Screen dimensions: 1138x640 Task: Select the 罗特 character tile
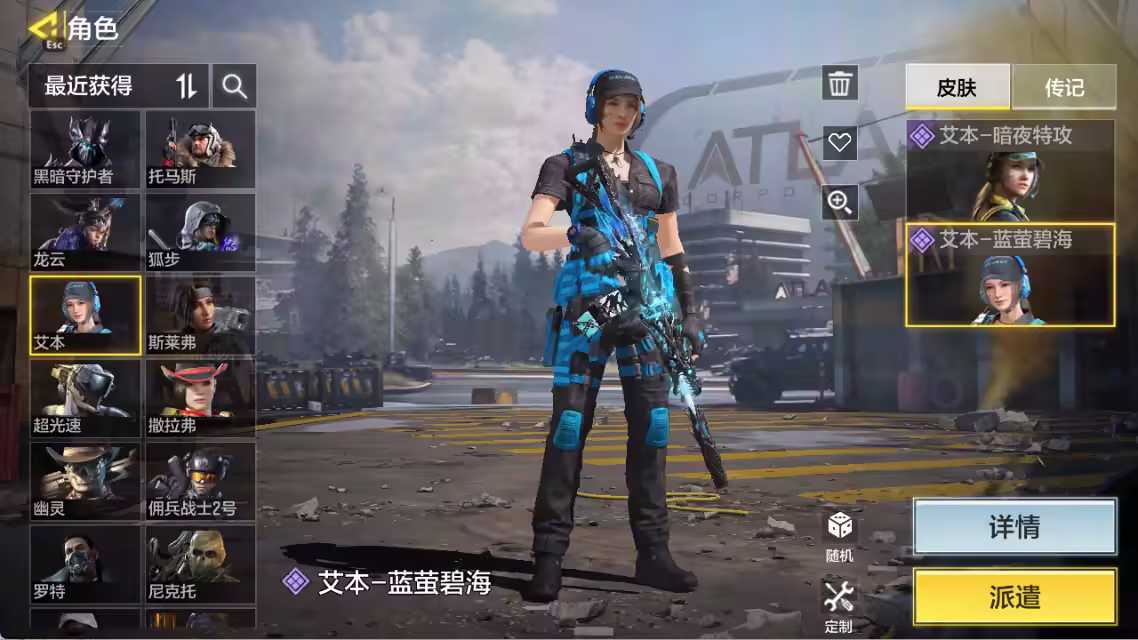[x=85, y=564]
